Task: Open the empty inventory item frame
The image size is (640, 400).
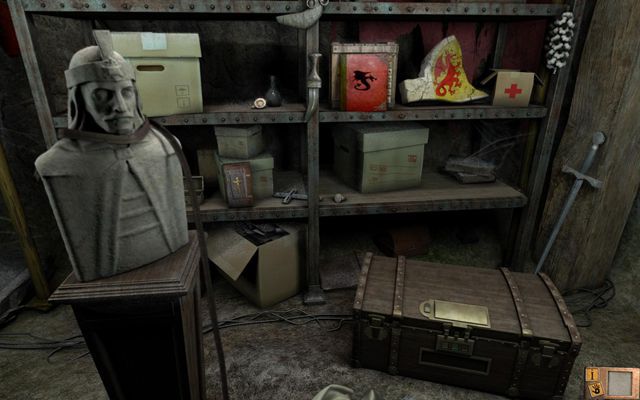Action: click(x=619, y=382)
